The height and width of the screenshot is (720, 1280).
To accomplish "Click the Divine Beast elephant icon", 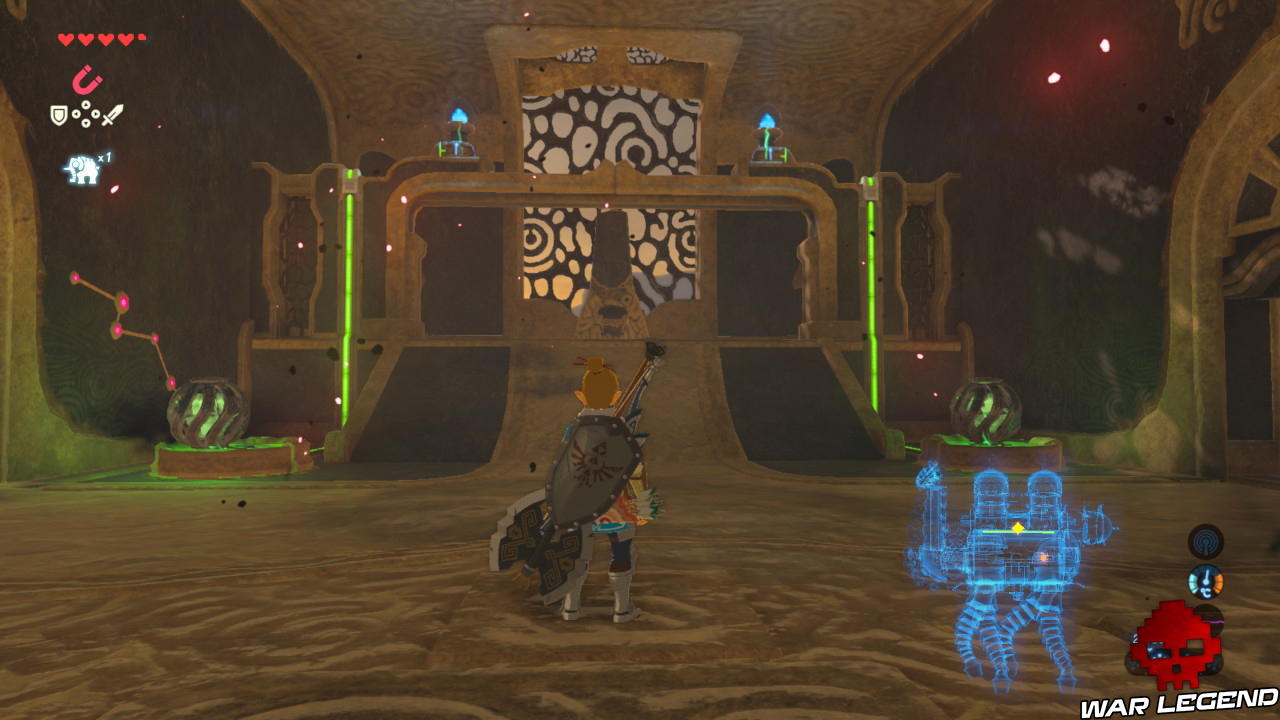I will pos(82,169).
